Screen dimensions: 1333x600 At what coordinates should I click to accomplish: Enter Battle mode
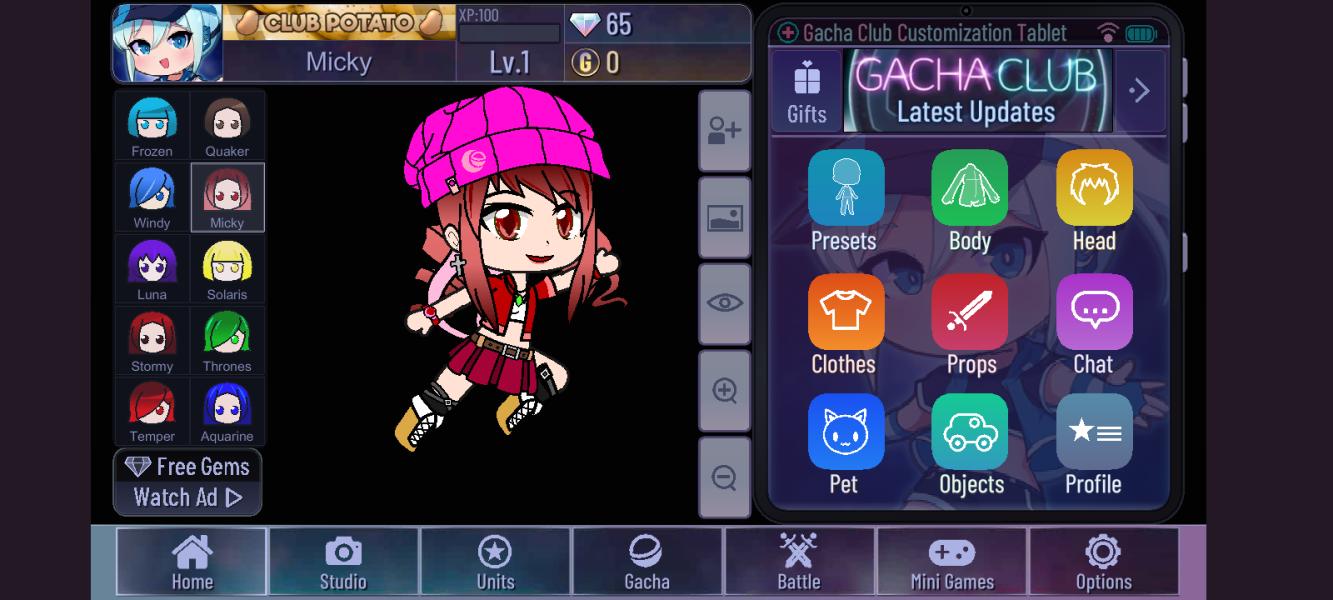[x=799, y=562]
